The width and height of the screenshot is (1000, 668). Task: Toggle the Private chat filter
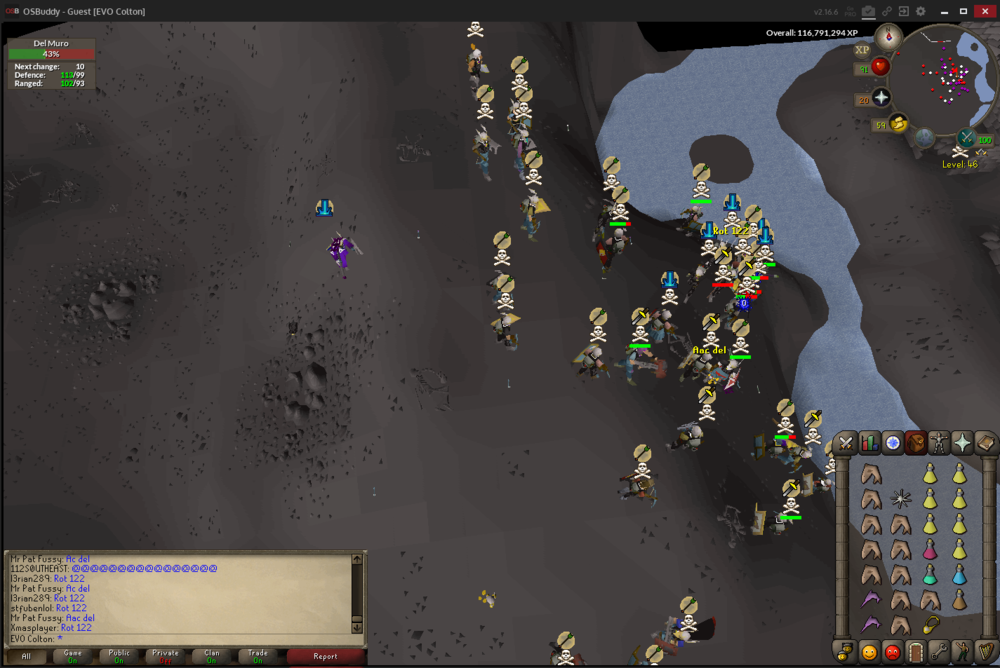(165, 656)
